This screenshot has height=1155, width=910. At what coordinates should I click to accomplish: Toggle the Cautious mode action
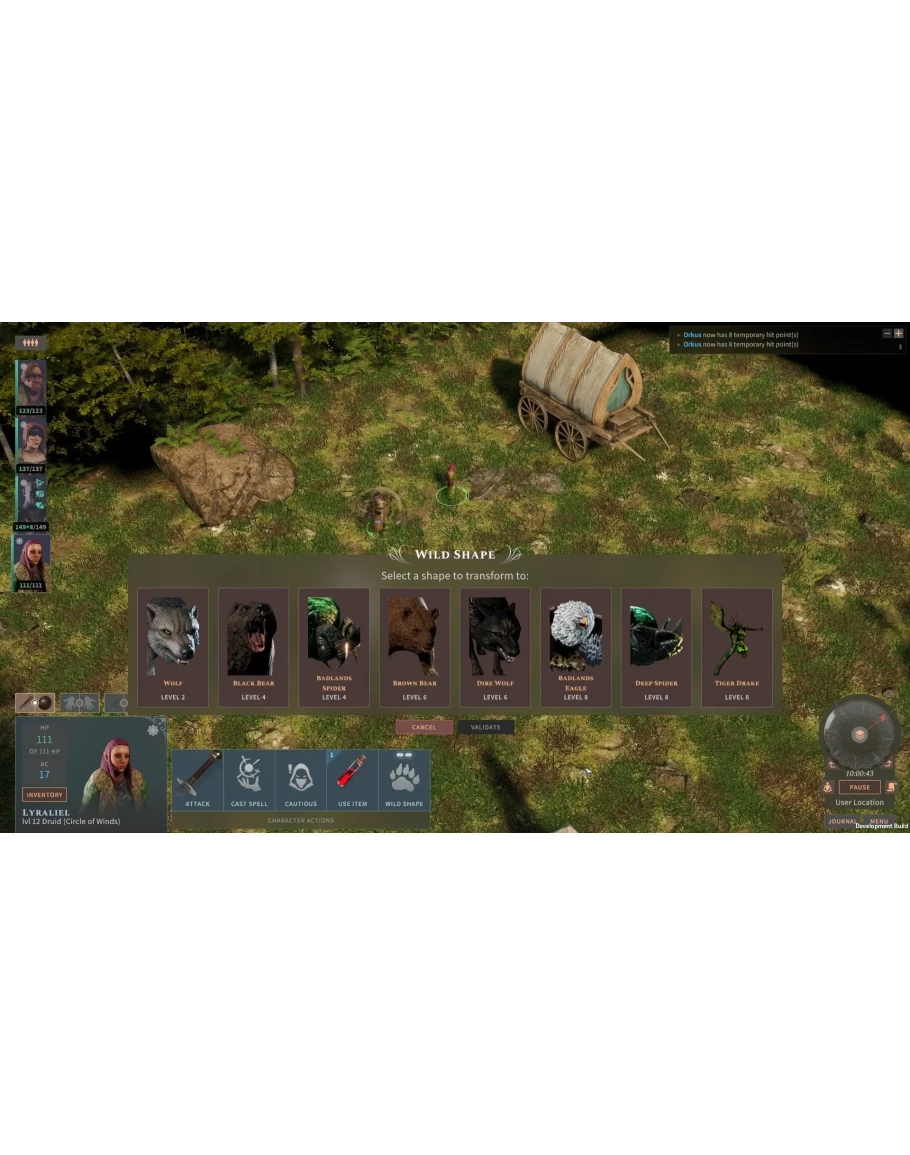coord(301,780)
